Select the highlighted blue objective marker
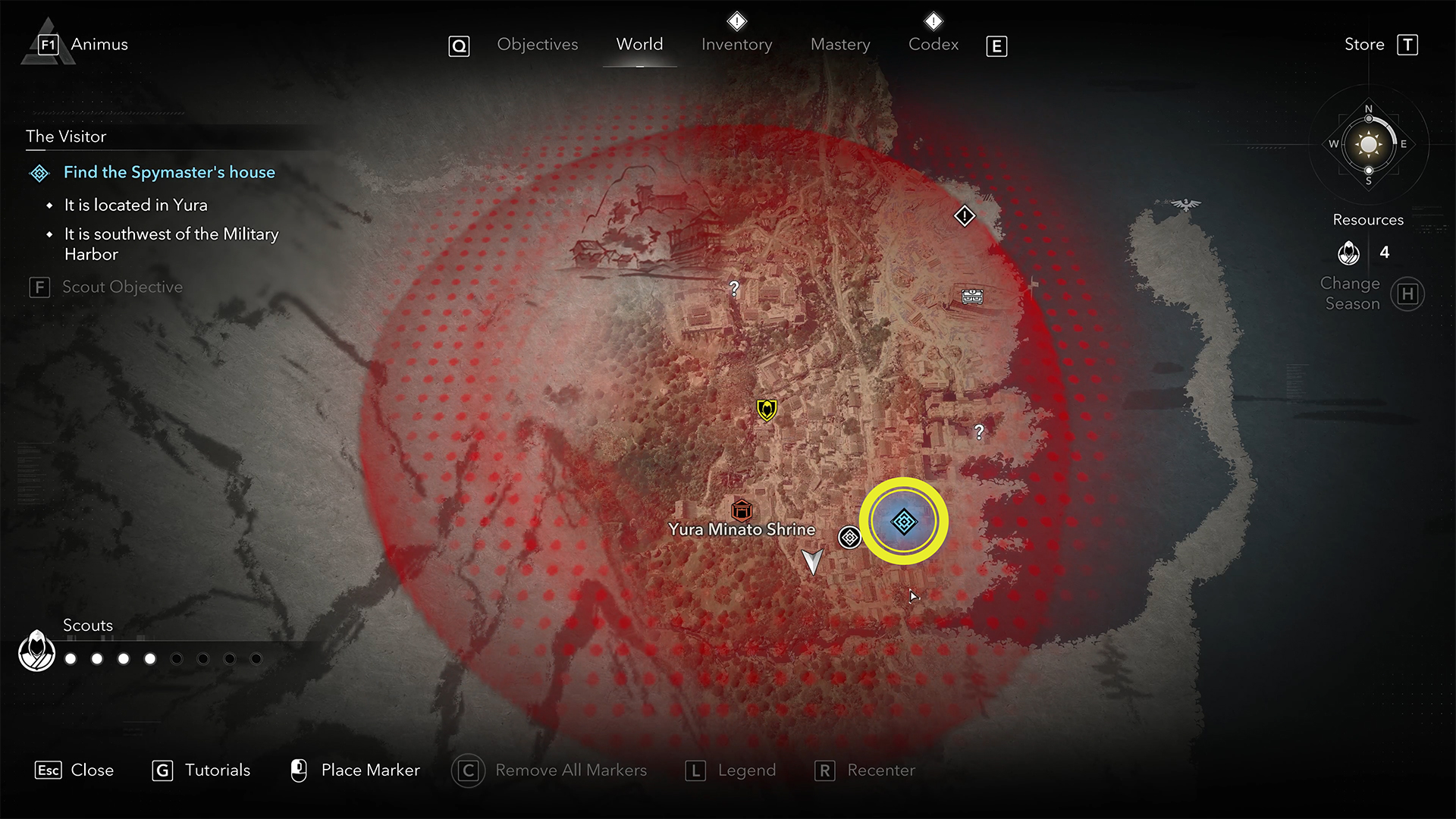Image resolution: width=1456 pixels, height=819 pixels. point(903,522)
